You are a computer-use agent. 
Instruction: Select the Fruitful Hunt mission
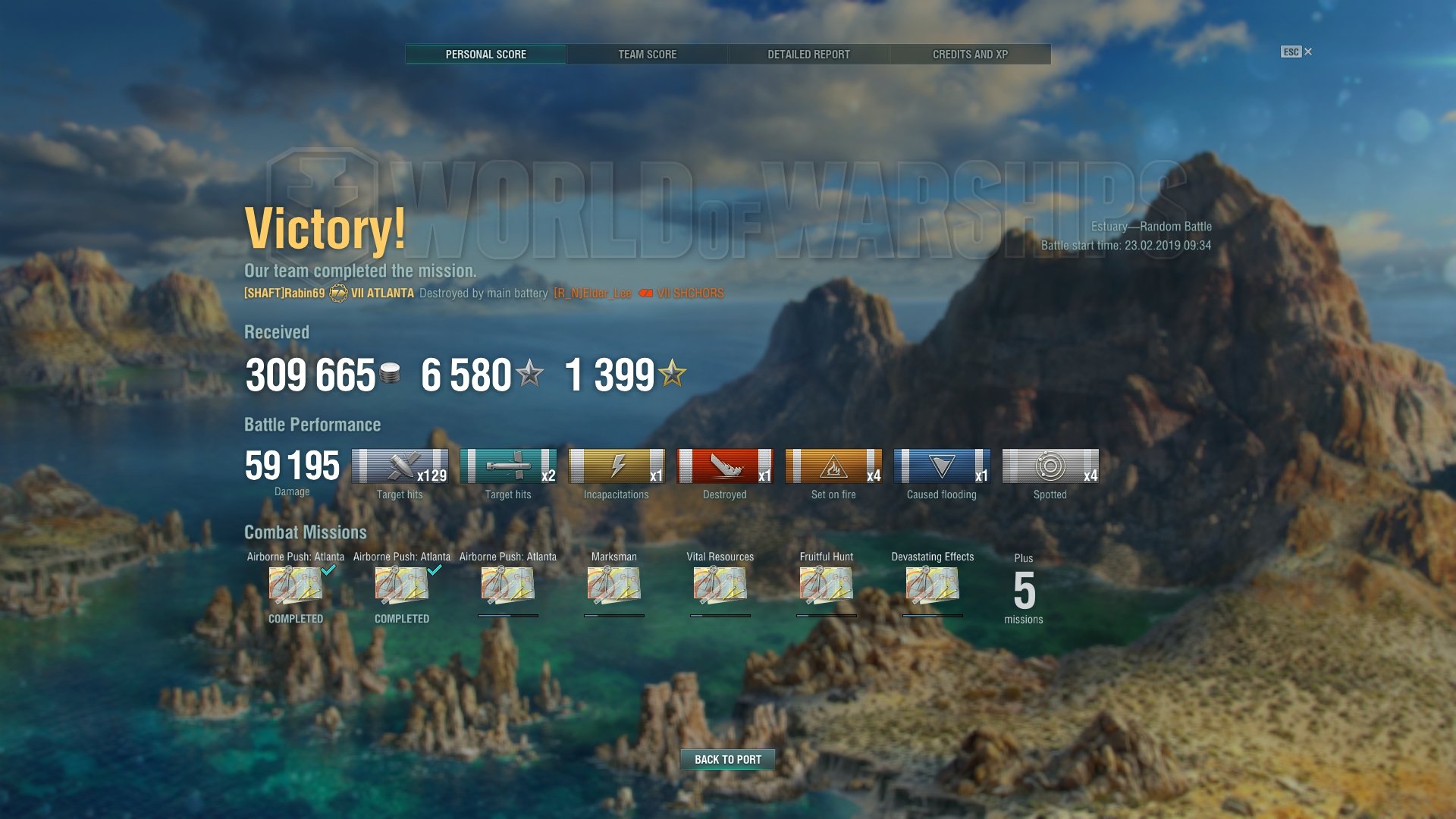[826, 585]
